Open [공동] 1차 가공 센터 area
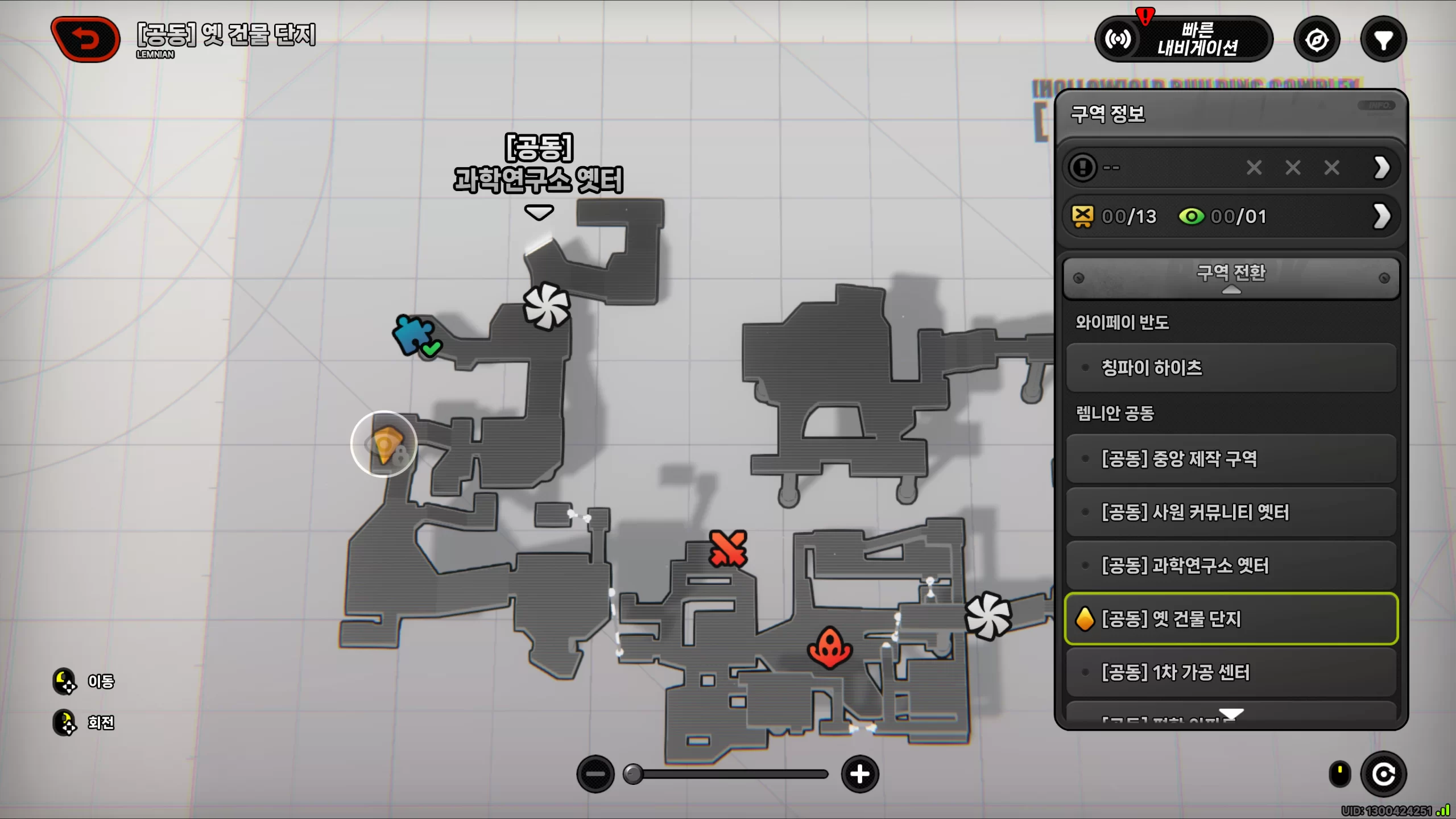 point(1231,672)
